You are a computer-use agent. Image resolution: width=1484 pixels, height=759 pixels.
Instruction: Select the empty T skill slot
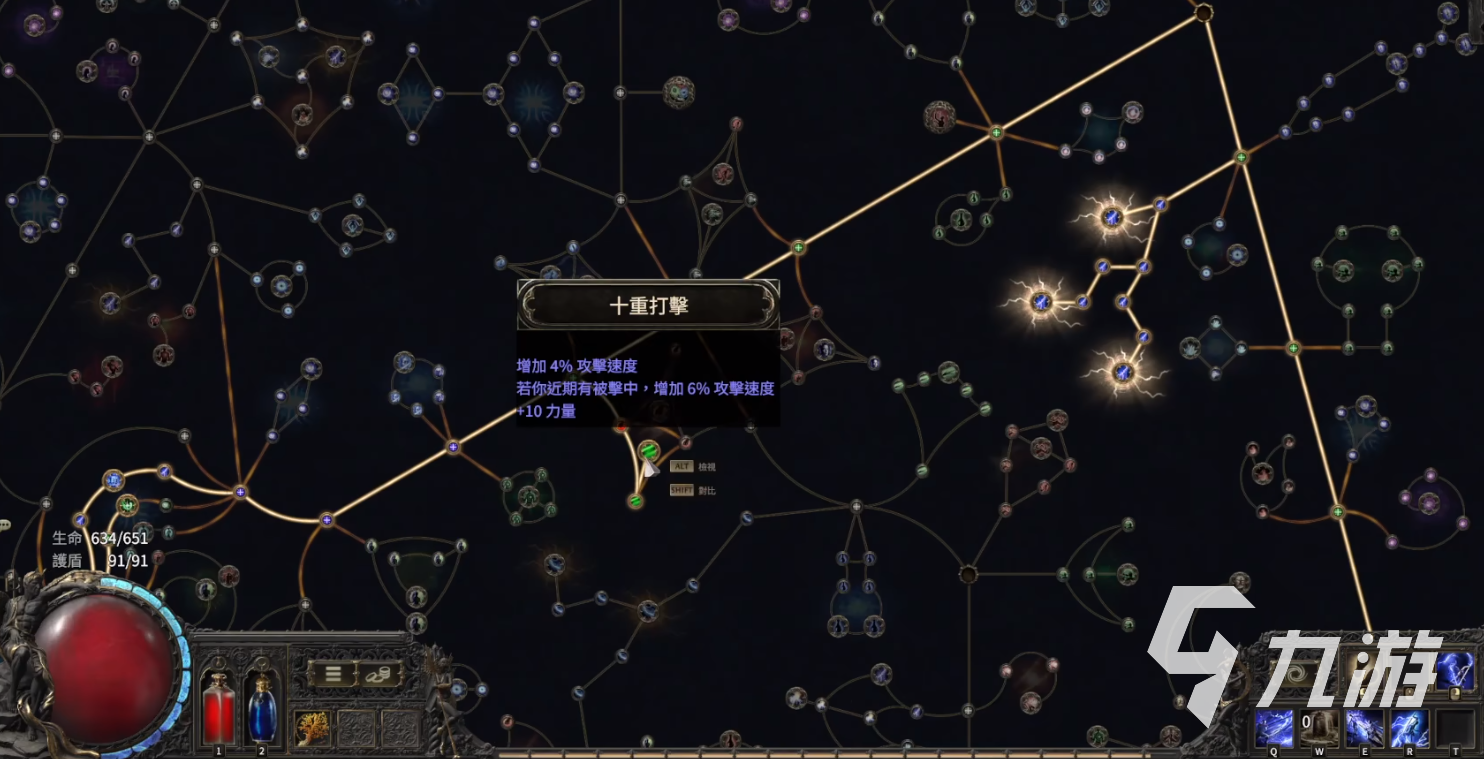(x=1454, y=729)
